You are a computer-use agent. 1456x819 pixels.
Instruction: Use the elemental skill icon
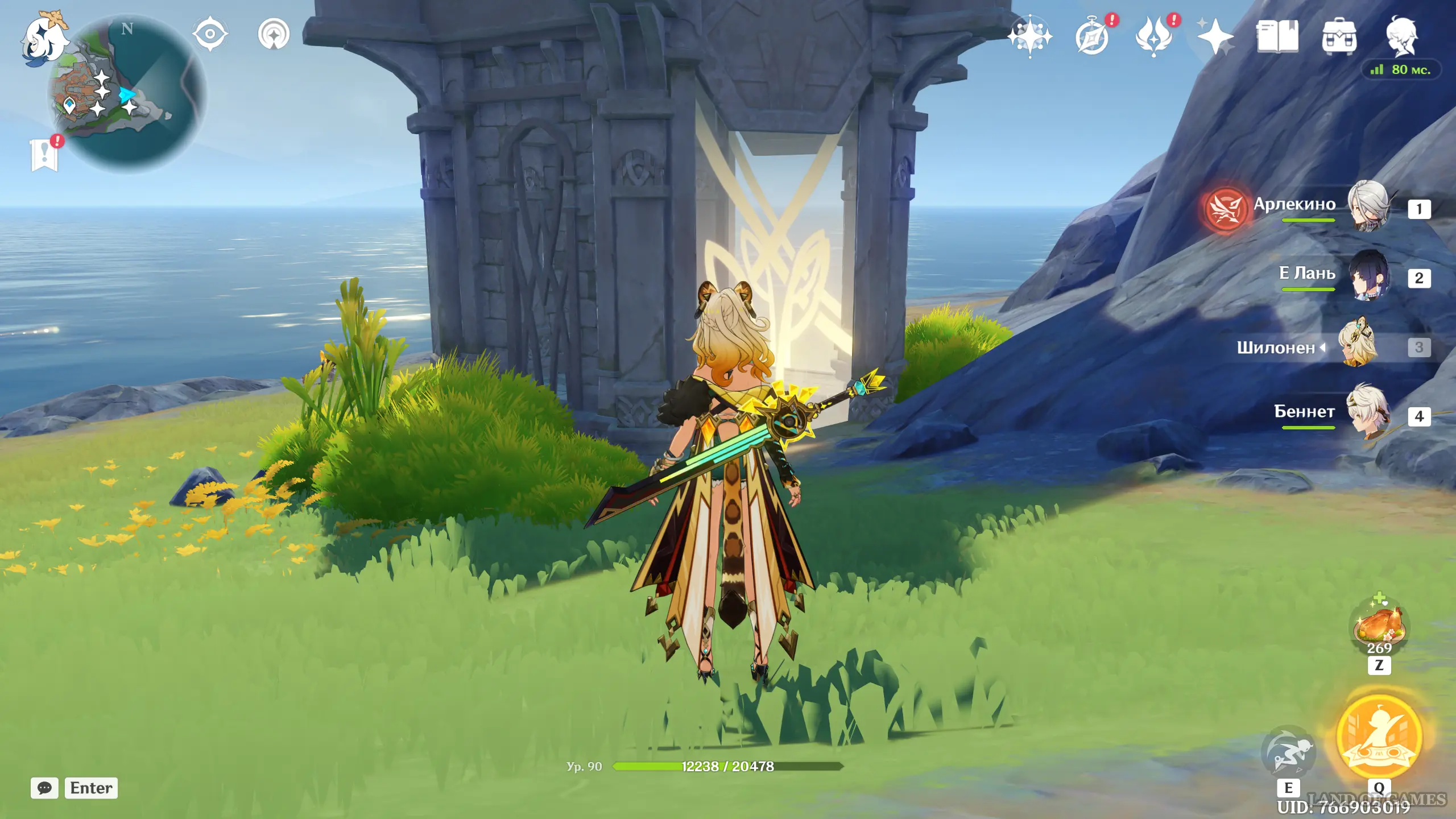pos(1288,752)
